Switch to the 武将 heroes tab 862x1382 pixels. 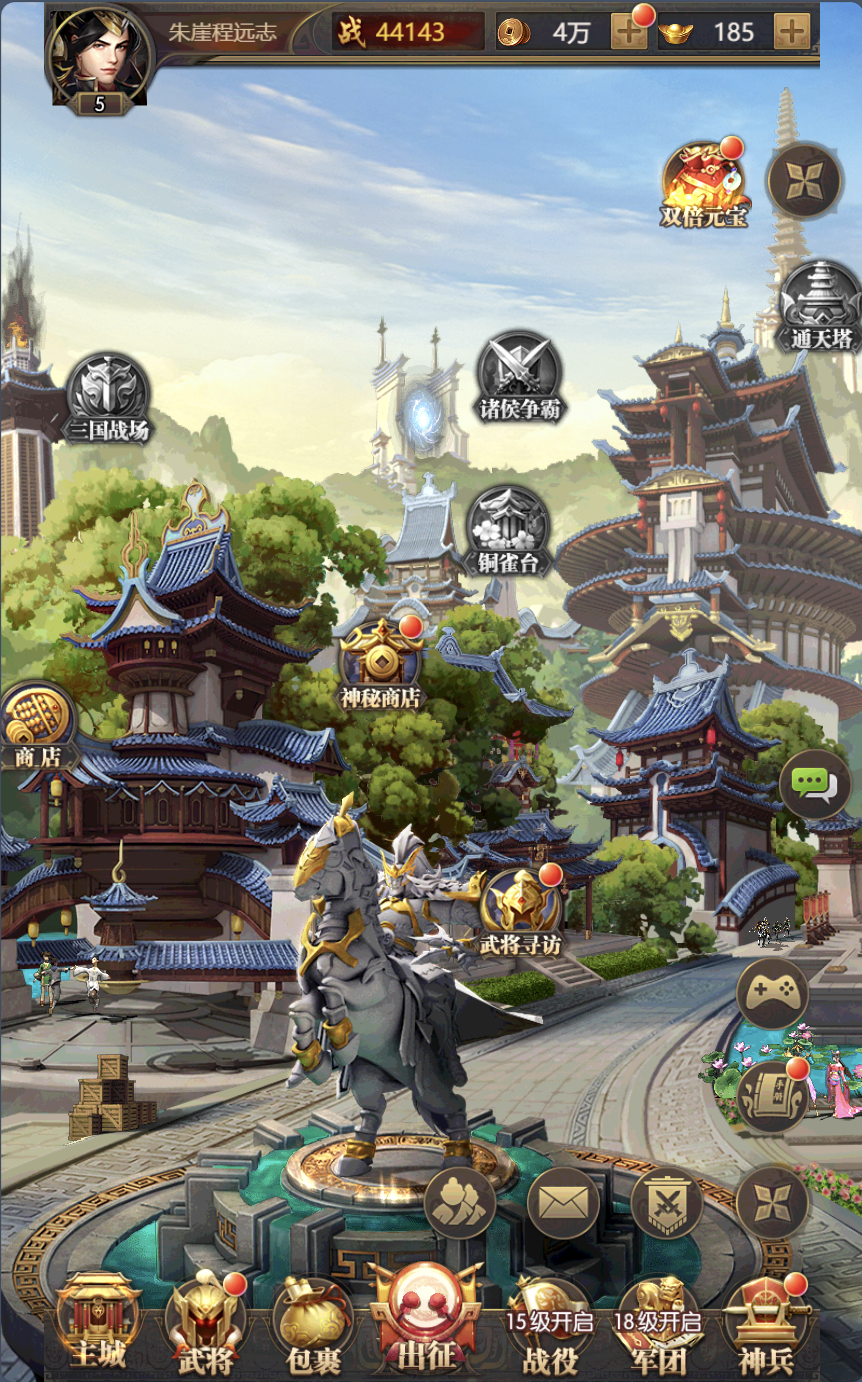[205, 1322]
